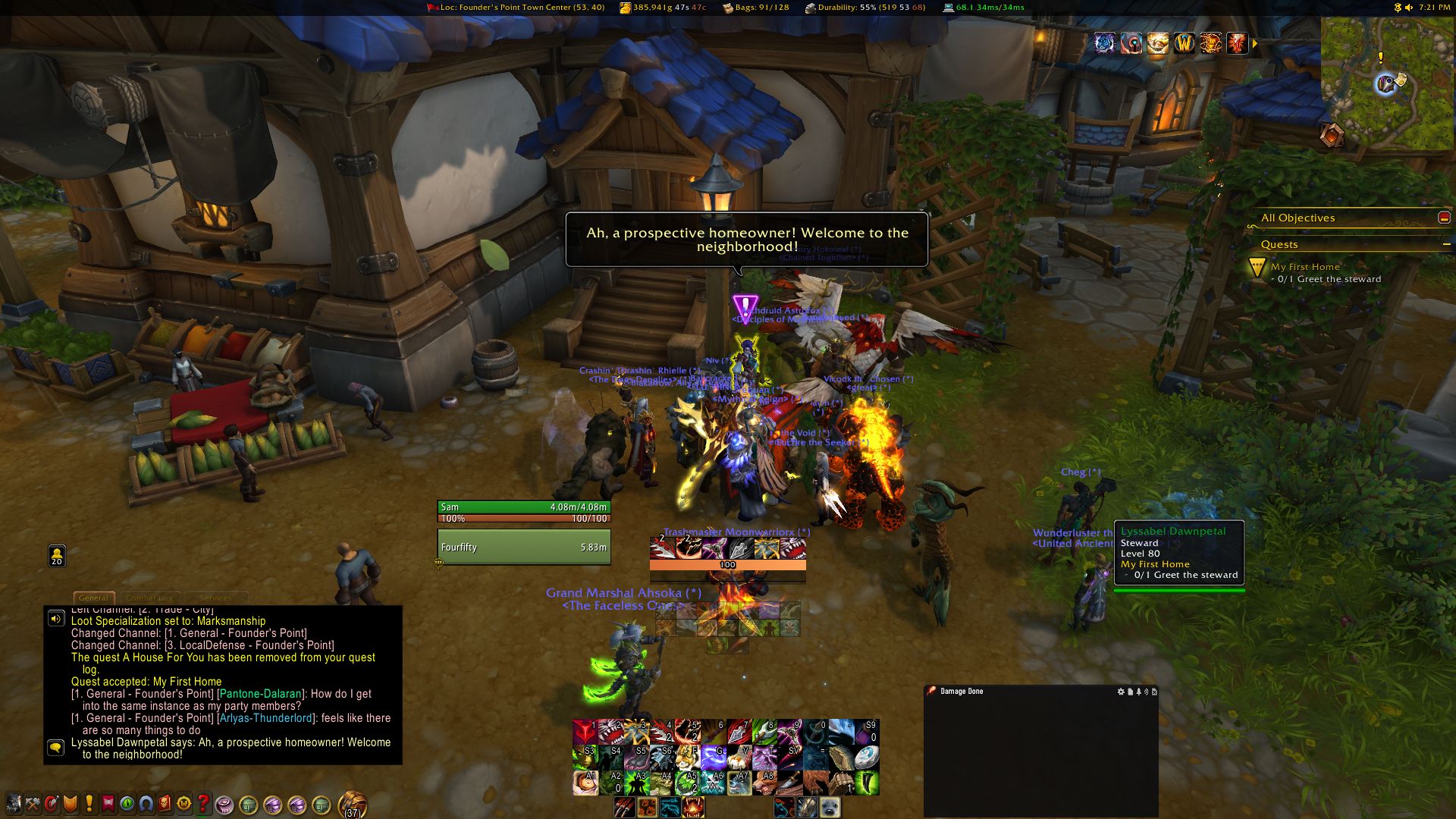Open the green eye micro menu button

pyautogui.click(x=127, y=803)
